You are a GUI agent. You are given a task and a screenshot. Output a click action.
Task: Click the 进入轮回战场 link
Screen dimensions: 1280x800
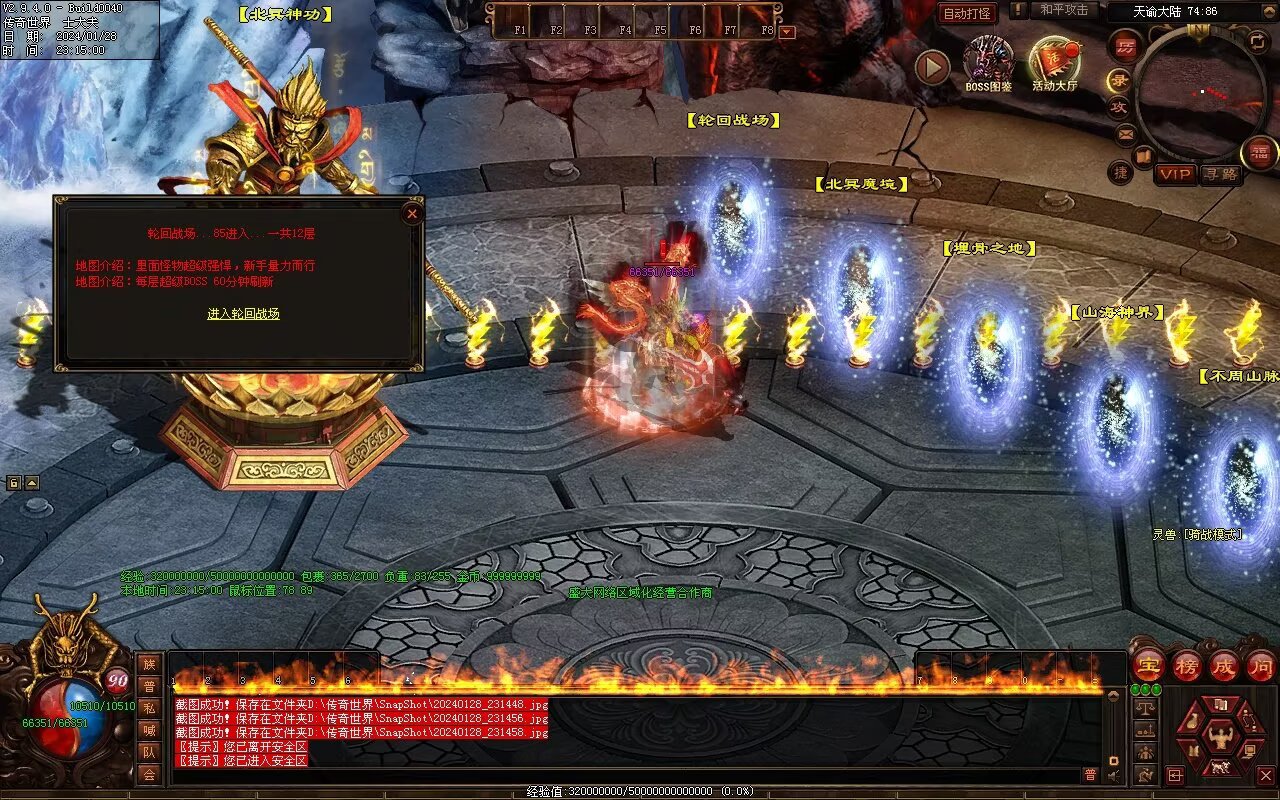(243, 313)
